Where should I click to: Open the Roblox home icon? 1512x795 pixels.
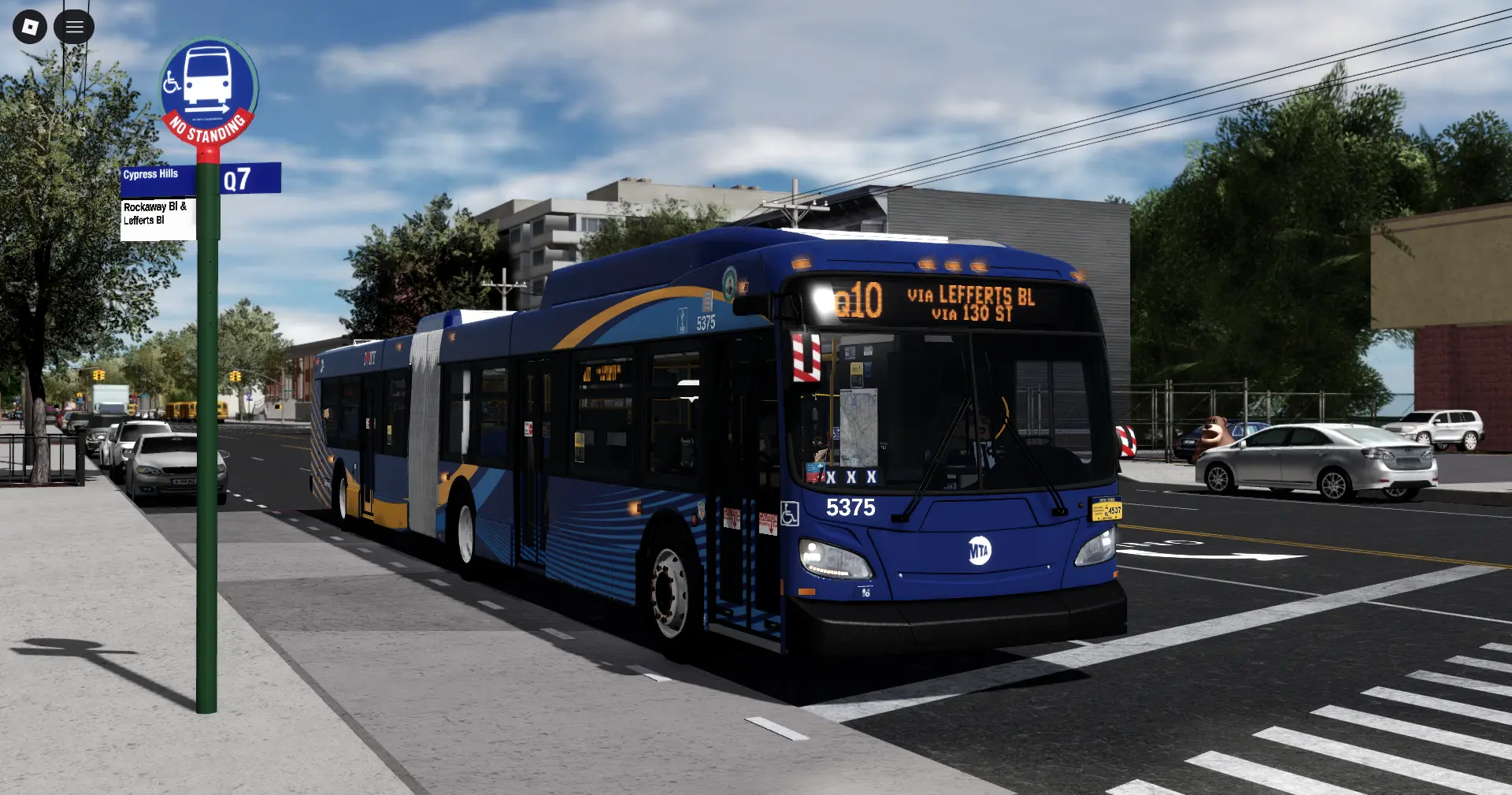pyautogui.click(x=29, y=26)
